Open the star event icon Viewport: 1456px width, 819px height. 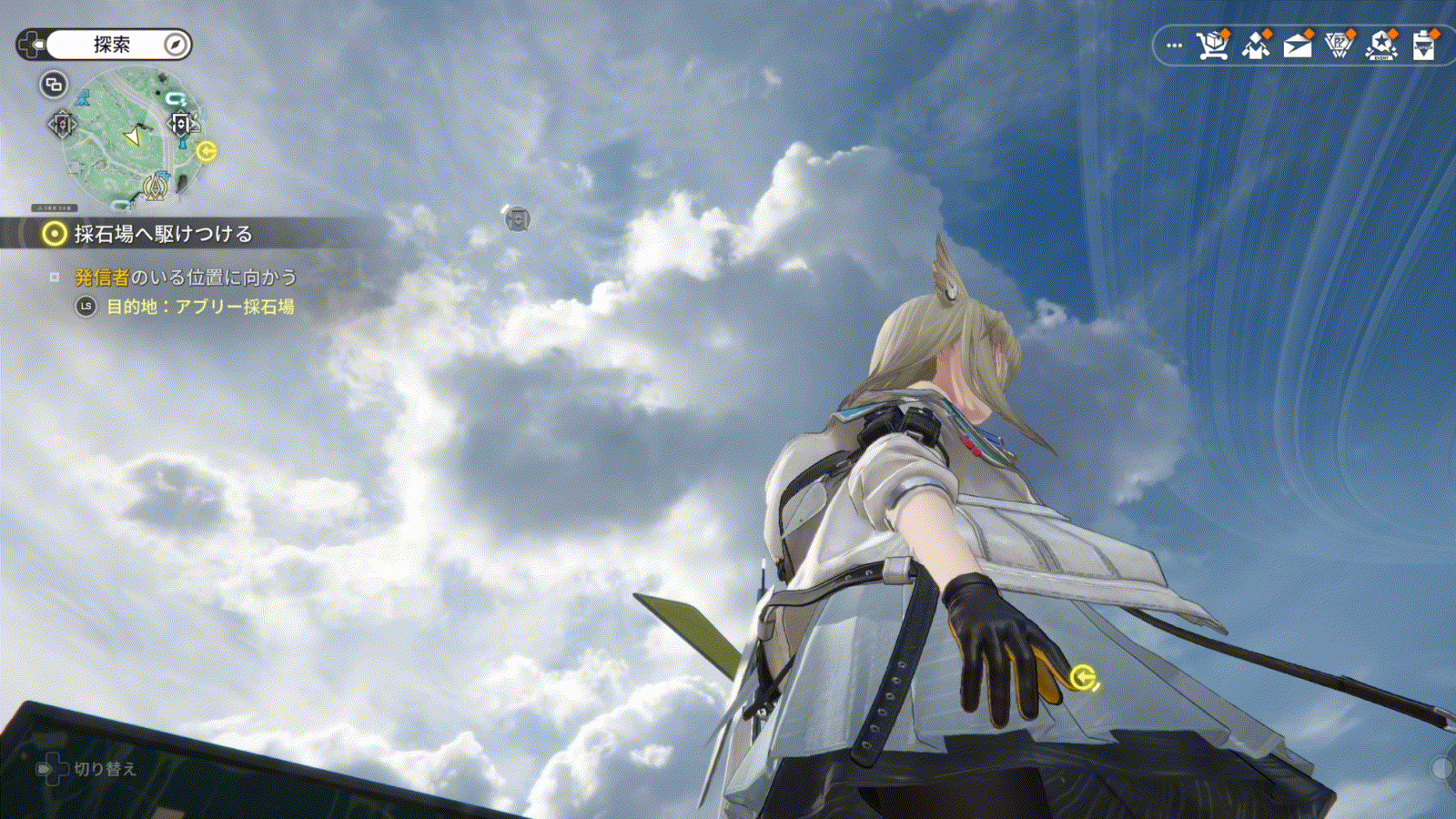[x=1381, y=45]
